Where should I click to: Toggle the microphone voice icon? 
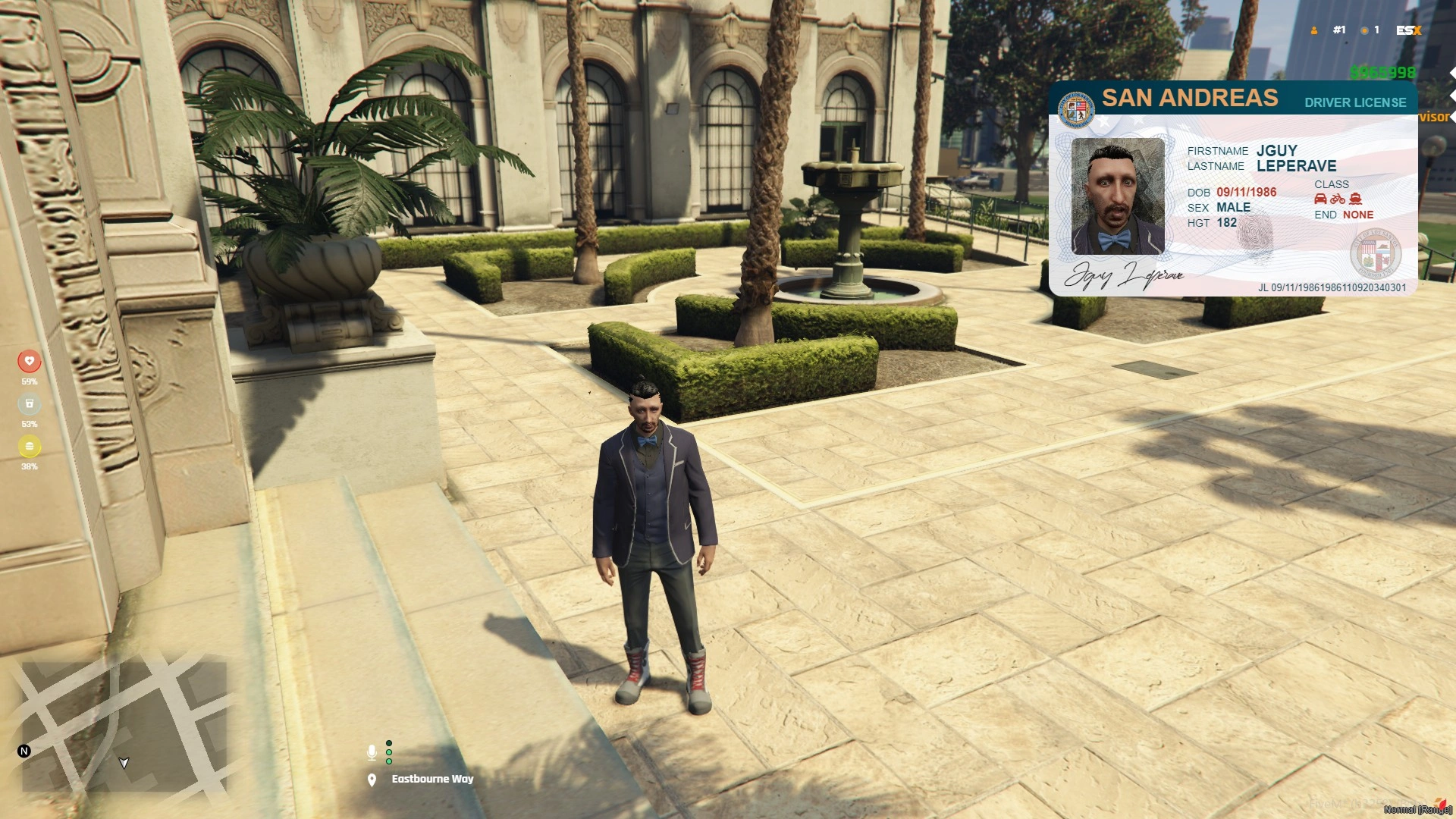tap(372, 752)
